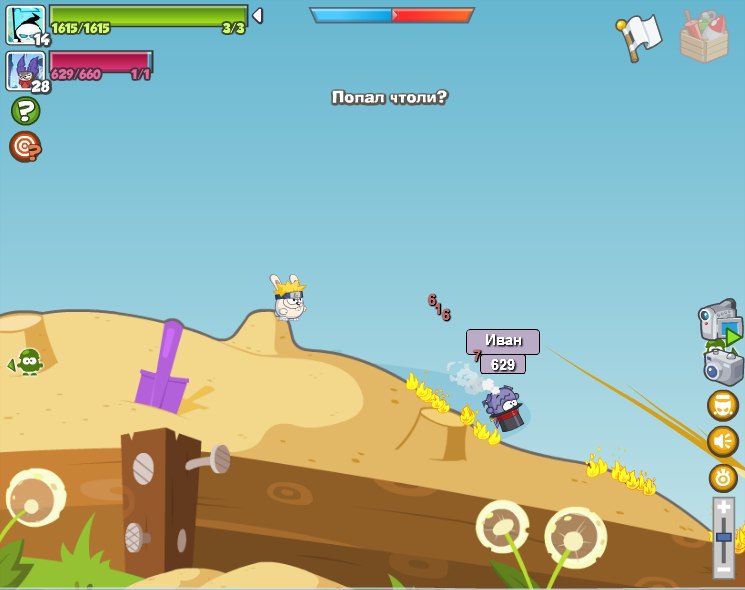745x590 pixels.
Task: Select the level 28 purple-haired team portrait
Action: coord(25,70)
